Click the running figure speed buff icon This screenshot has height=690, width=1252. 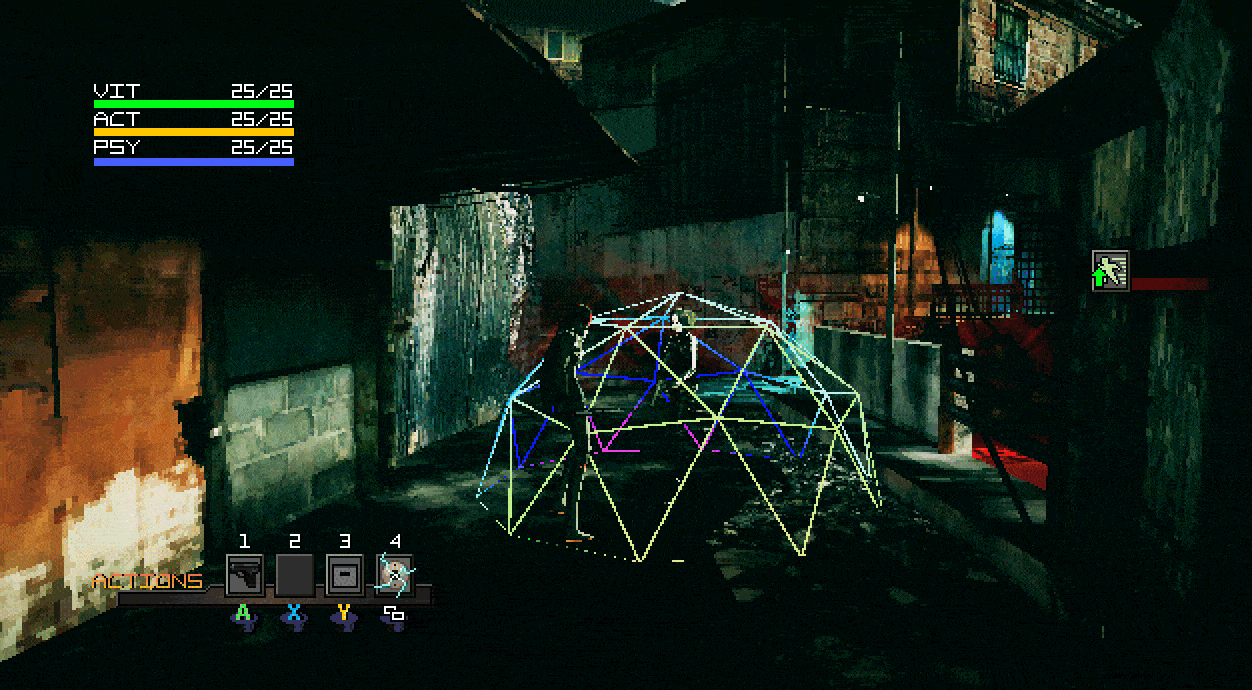1110,271
